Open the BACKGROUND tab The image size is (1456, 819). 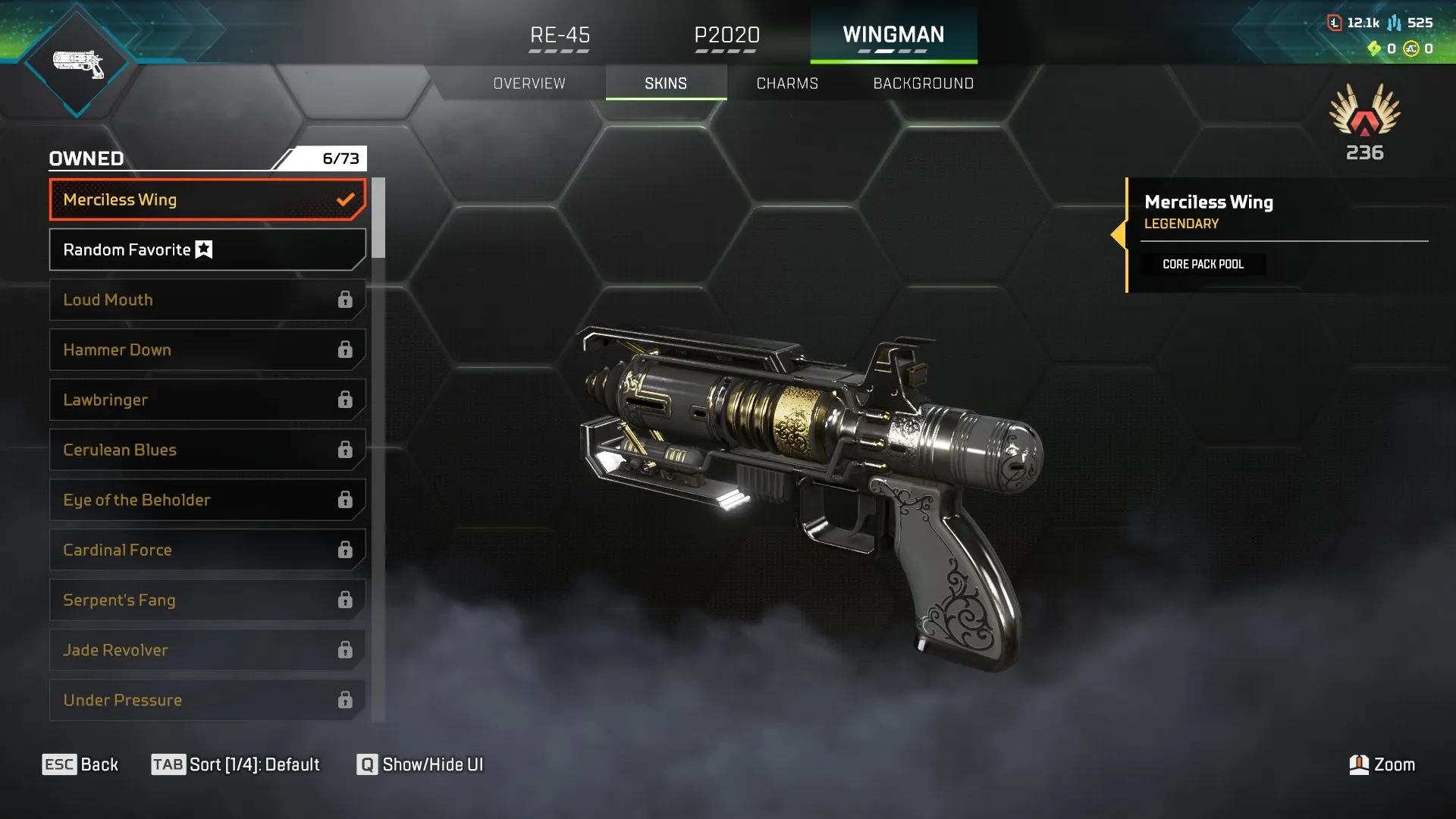[924, 83]
